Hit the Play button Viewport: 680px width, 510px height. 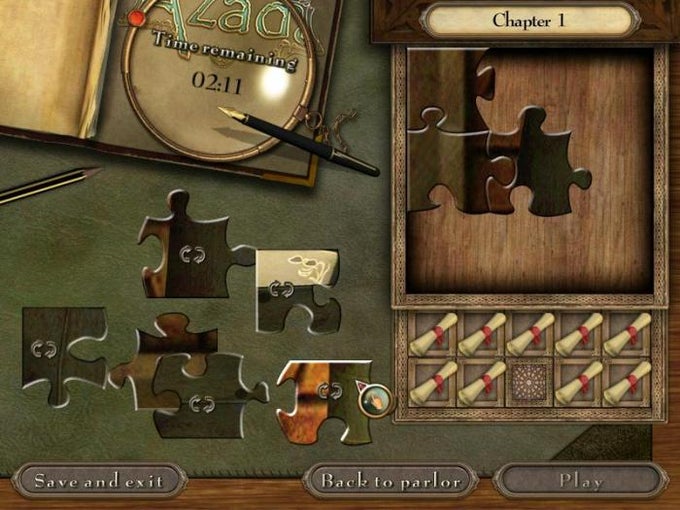581,480
